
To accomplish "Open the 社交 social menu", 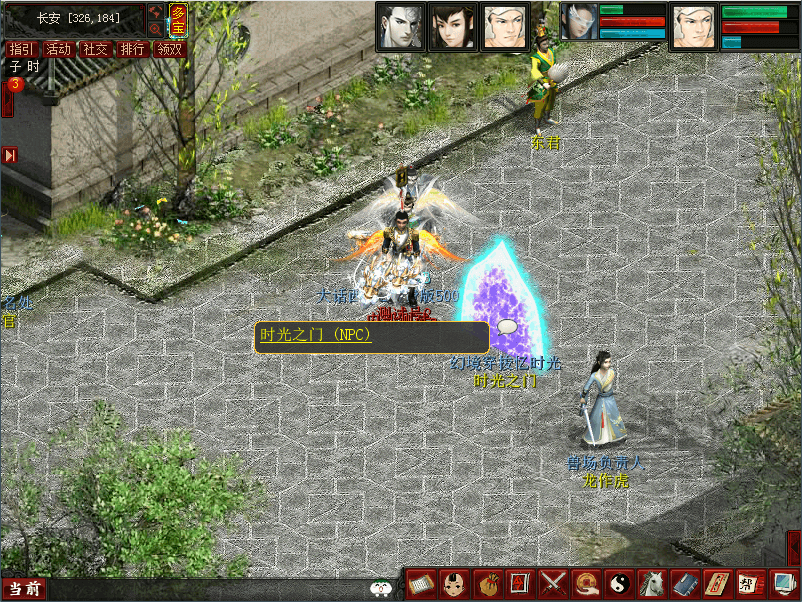I will pos(95,49).
